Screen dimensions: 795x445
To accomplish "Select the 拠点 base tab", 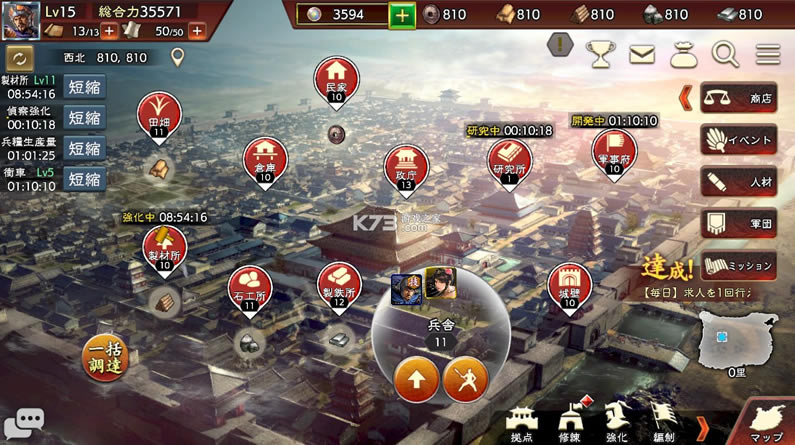I will (522, 422).
